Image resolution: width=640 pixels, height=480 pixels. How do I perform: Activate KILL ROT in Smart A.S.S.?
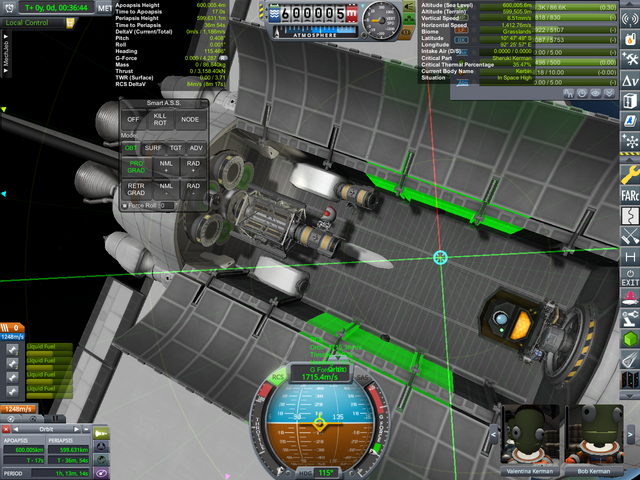(160, 119)
